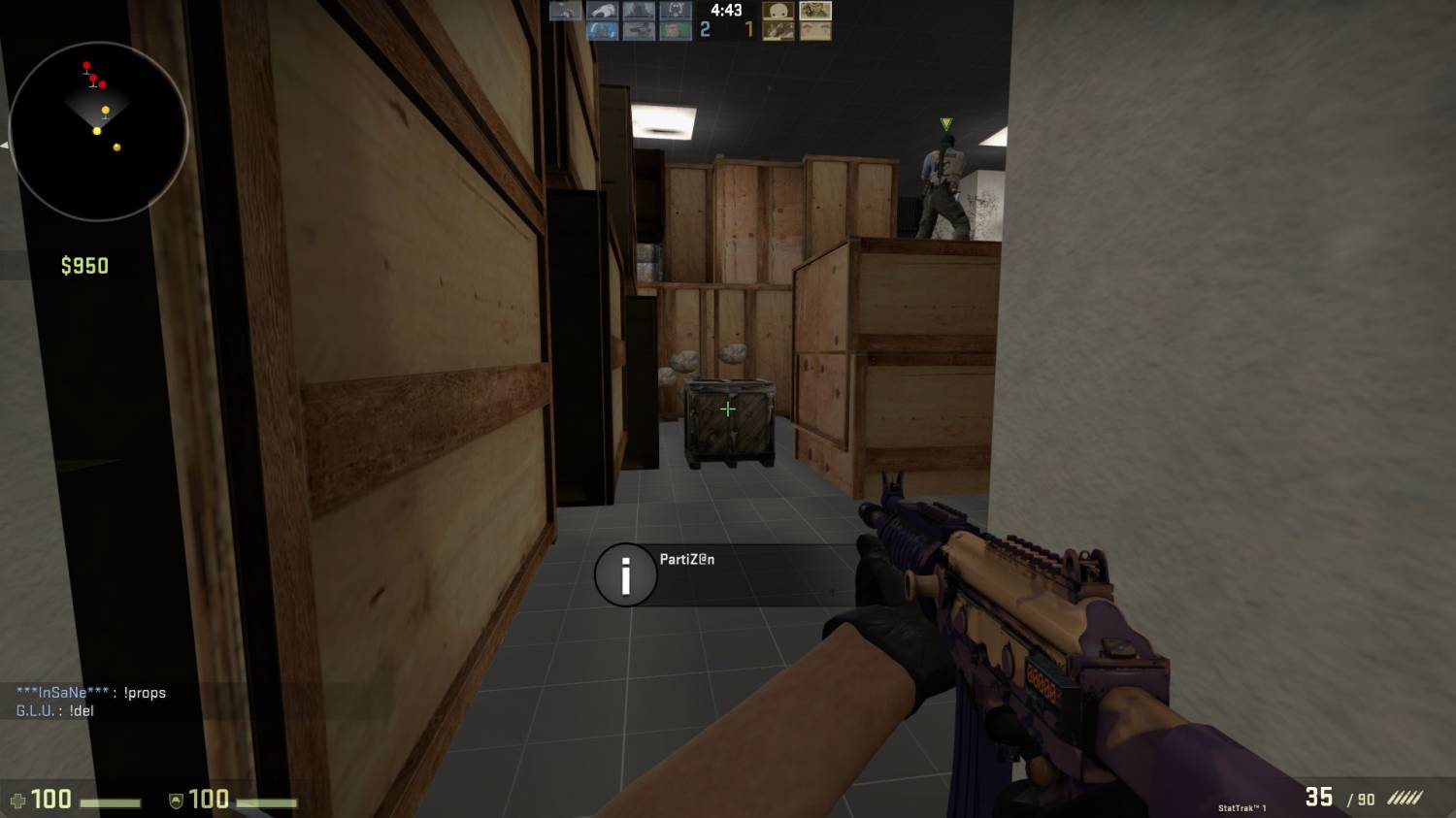Screen dimensions: 1456x818
Task: Select the skull avatar on the scoreboard
Action: click(778, 11)
